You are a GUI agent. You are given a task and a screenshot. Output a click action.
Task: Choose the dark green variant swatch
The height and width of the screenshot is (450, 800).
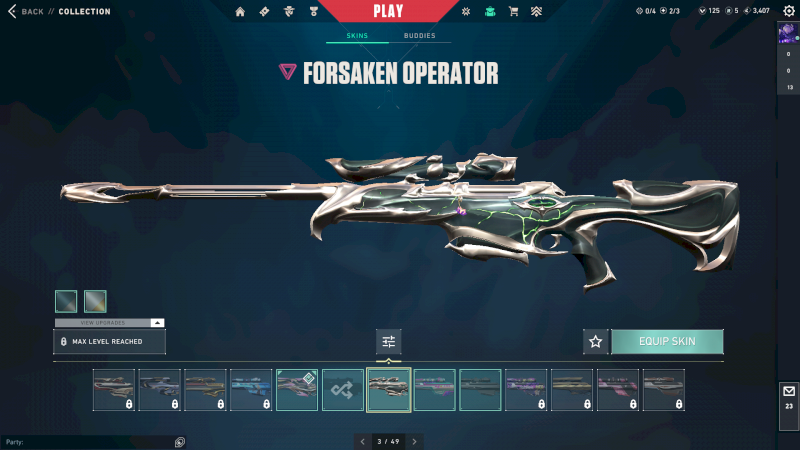click(66, 301)
